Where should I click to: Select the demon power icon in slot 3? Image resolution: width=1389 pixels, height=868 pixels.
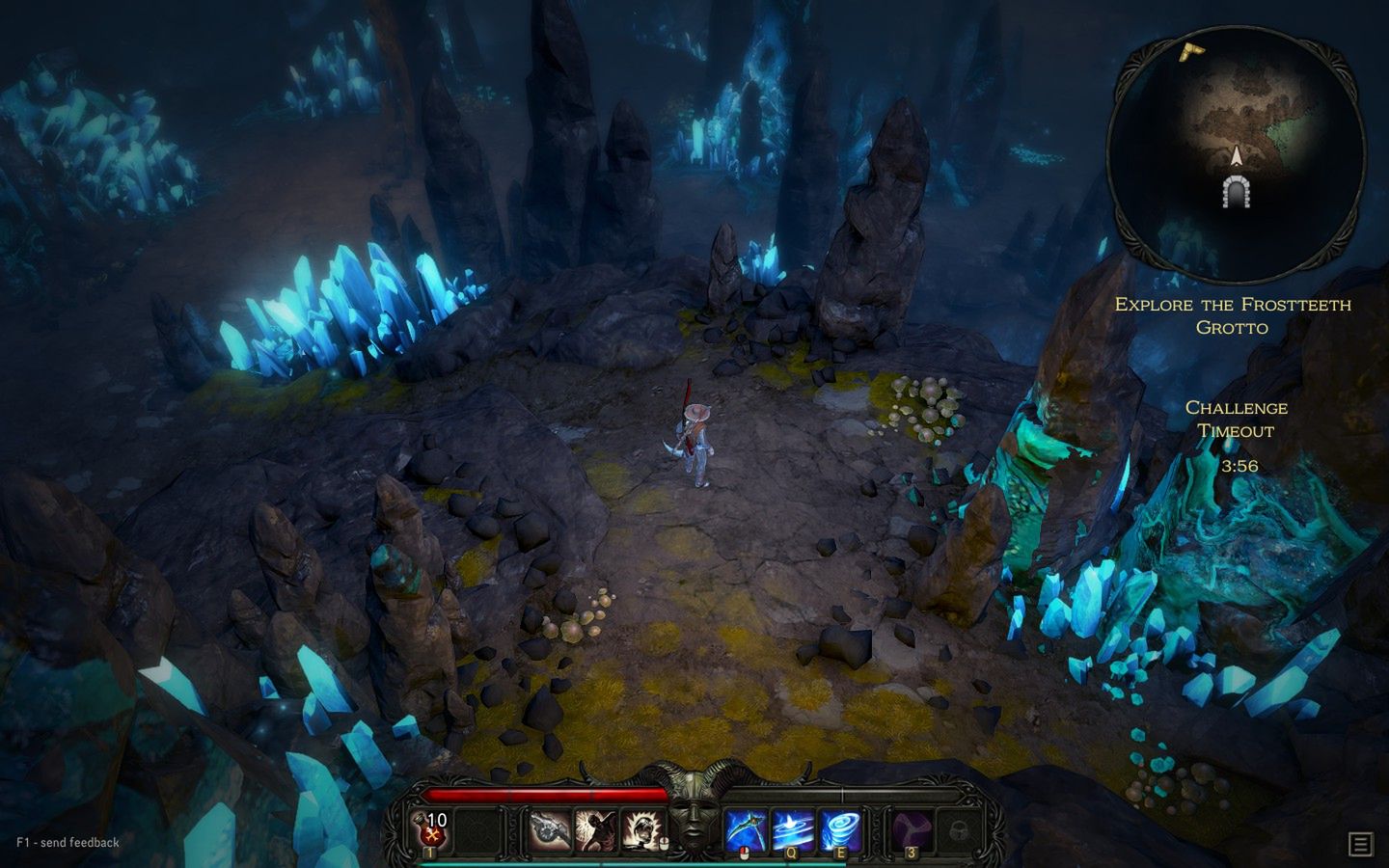[912, 826]
